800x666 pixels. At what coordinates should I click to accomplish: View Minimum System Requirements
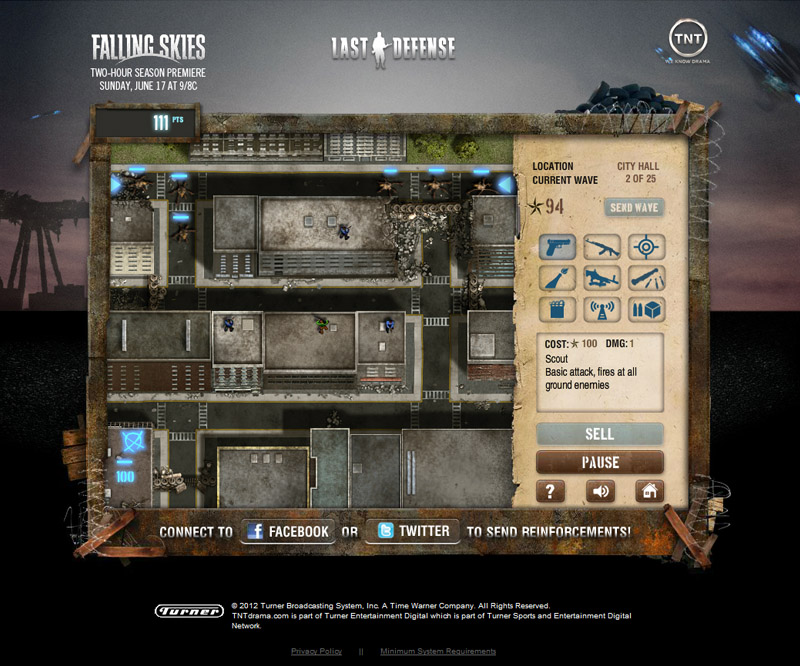(438, 651)
